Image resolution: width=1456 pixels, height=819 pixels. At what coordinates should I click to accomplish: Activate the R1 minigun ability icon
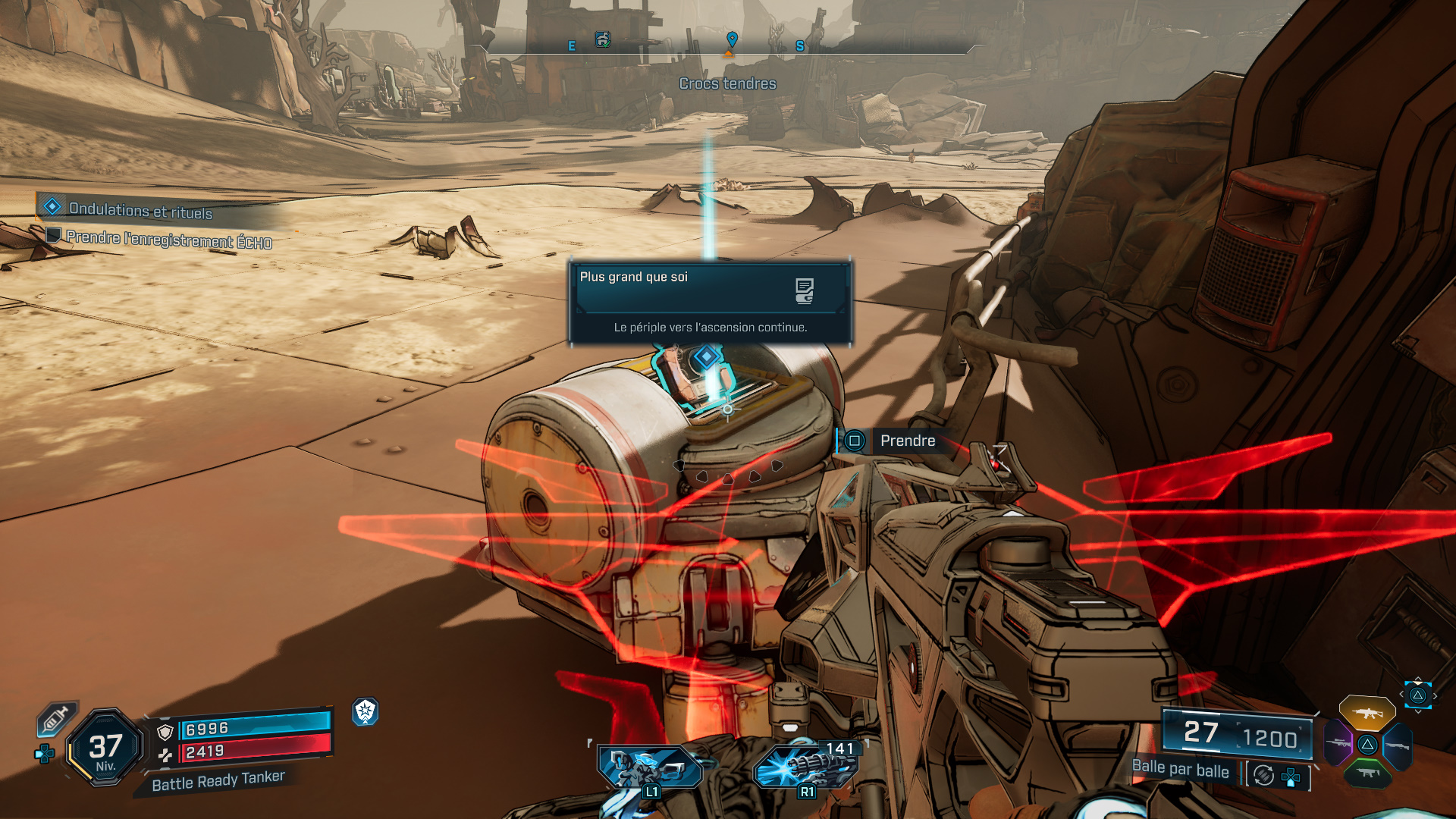tap(805, 767)
